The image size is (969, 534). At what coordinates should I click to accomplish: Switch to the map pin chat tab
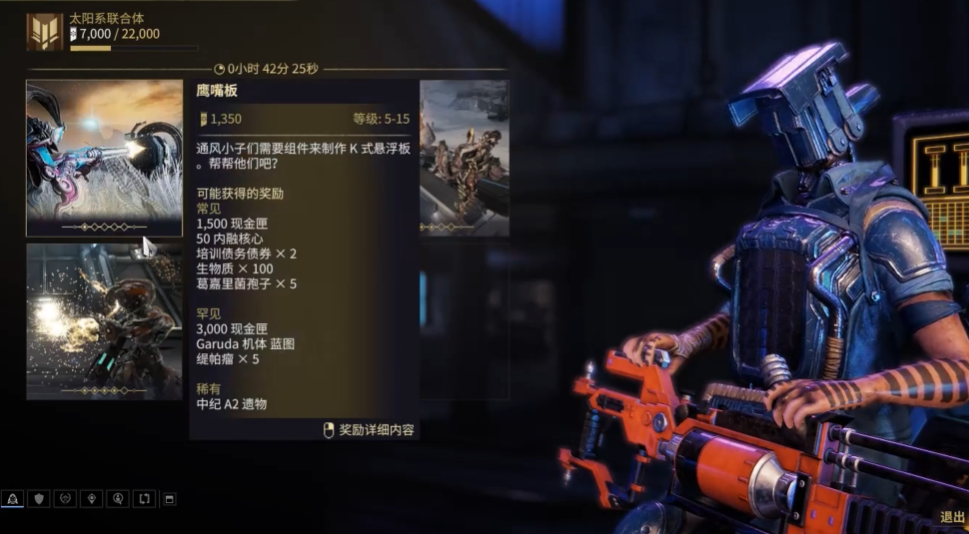92,498
